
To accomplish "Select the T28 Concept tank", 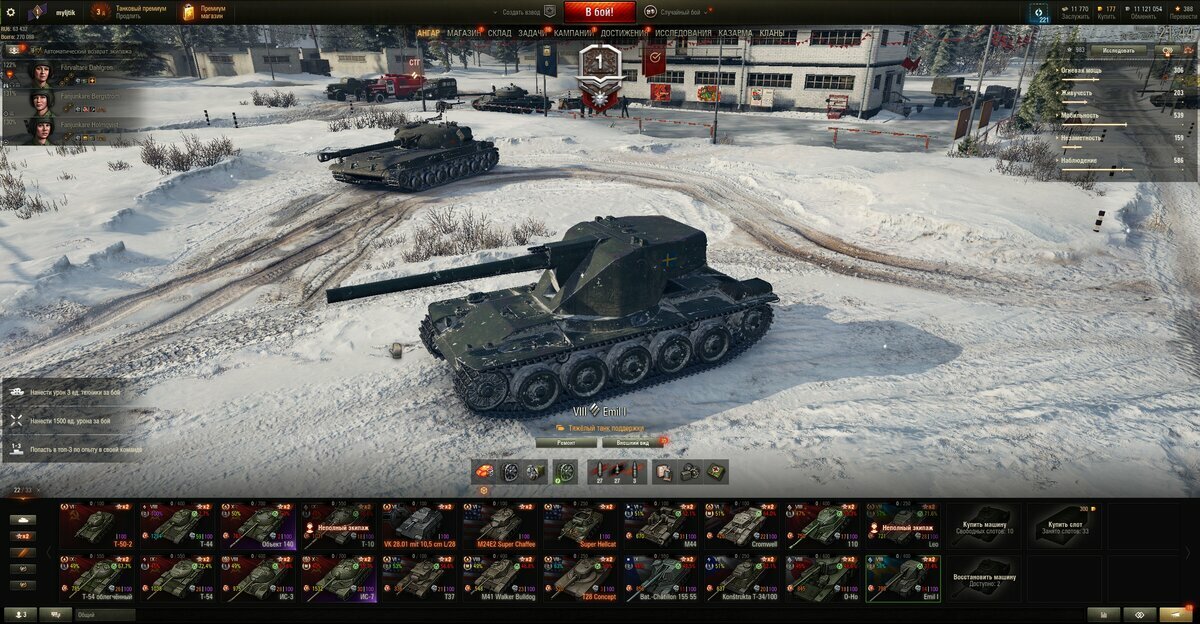I will pyautogui.click(x=581, y=578).
